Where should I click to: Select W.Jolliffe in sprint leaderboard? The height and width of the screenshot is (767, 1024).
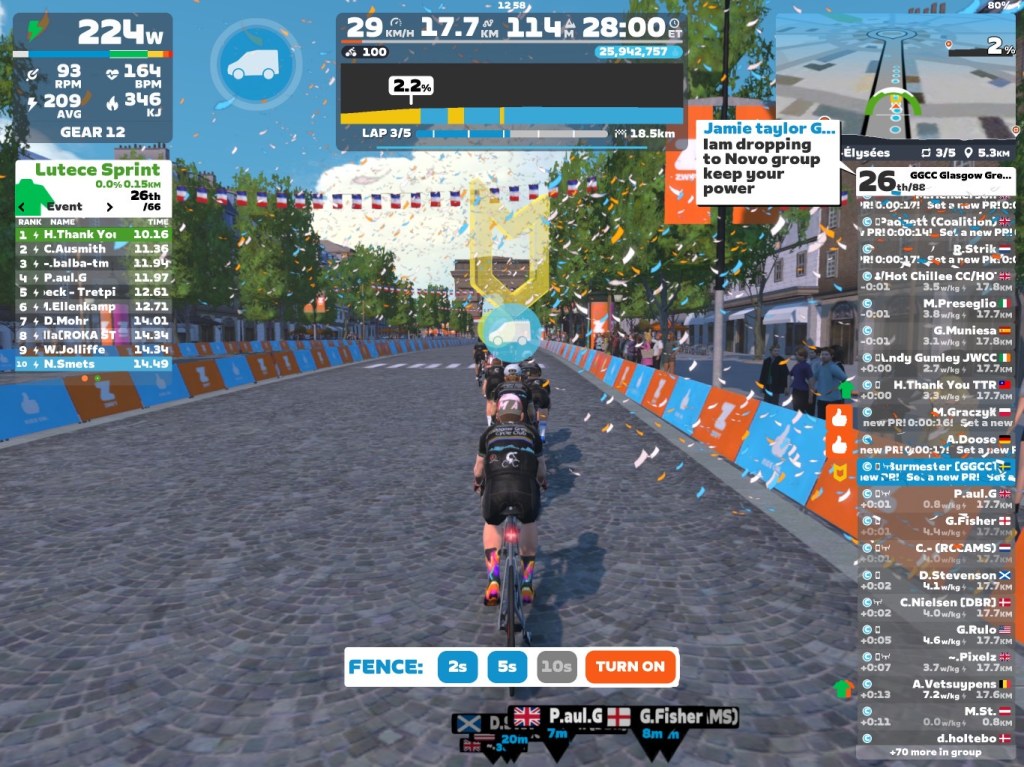[x=93, y=349]
